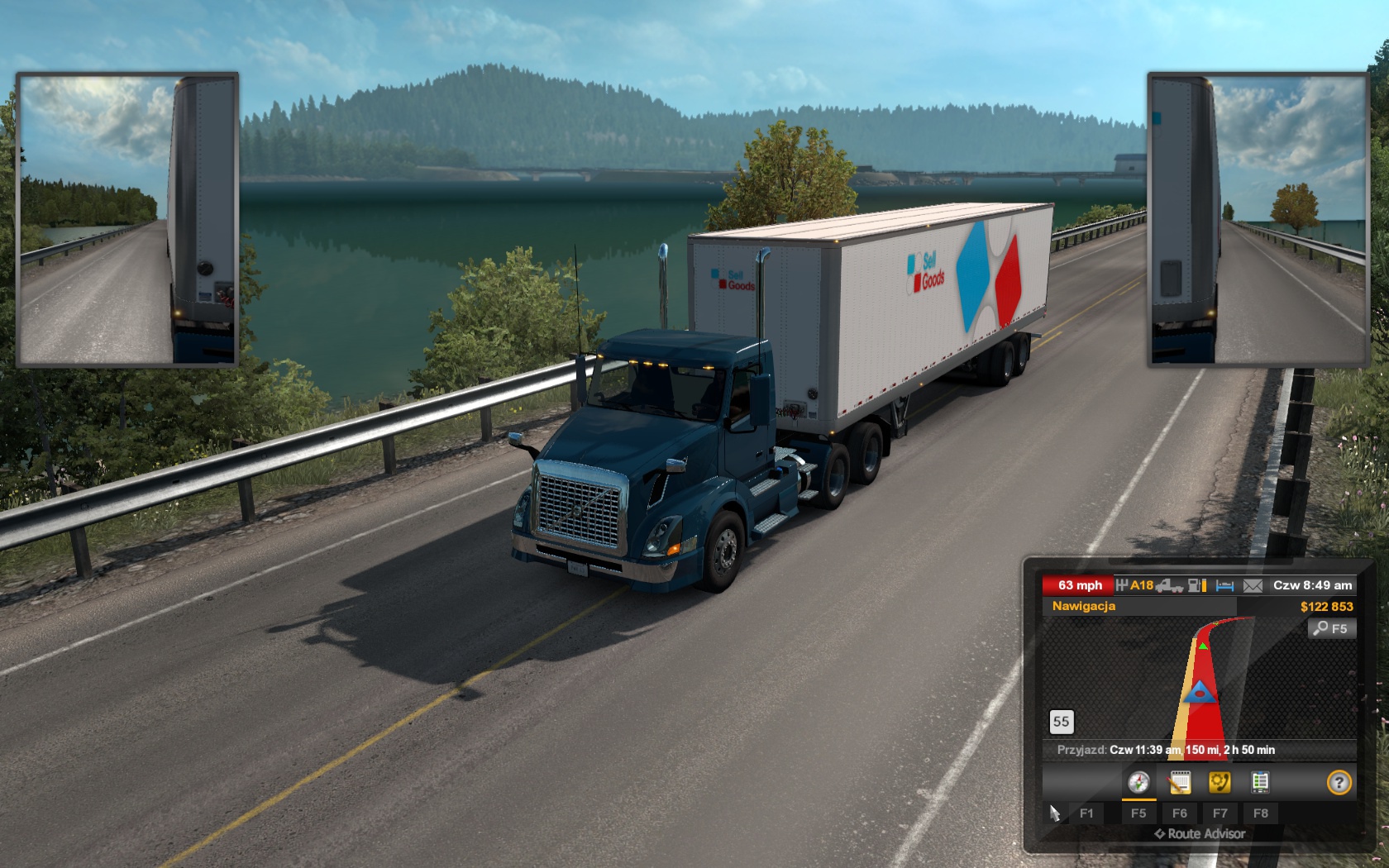The width and height of the screenshot is (1389, 868).
Task: Open the roadside assistance phone tab
Action: pos(1220,782)
